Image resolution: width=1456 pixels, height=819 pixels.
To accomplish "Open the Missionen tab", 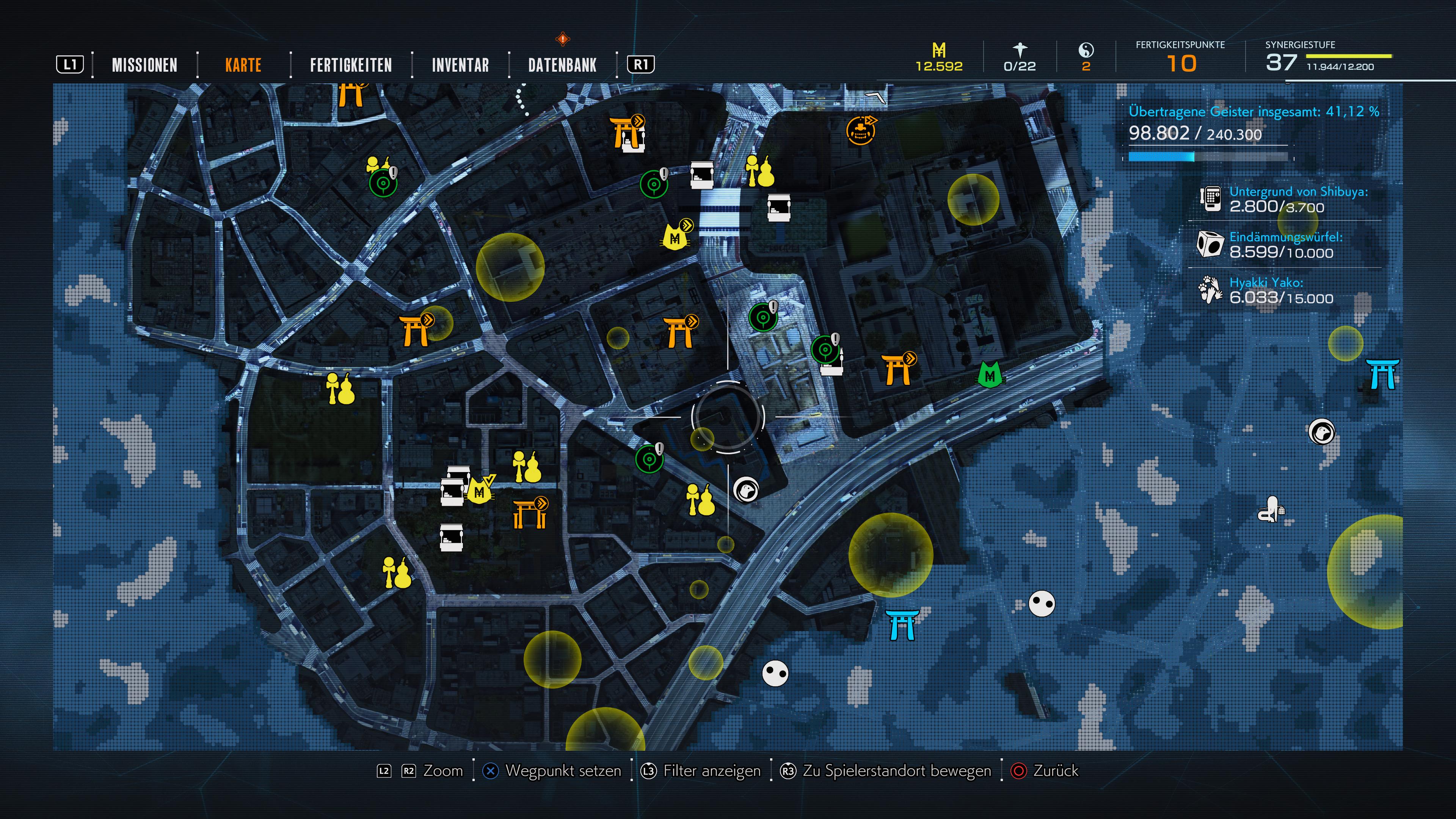I will (x=144, y=65).
